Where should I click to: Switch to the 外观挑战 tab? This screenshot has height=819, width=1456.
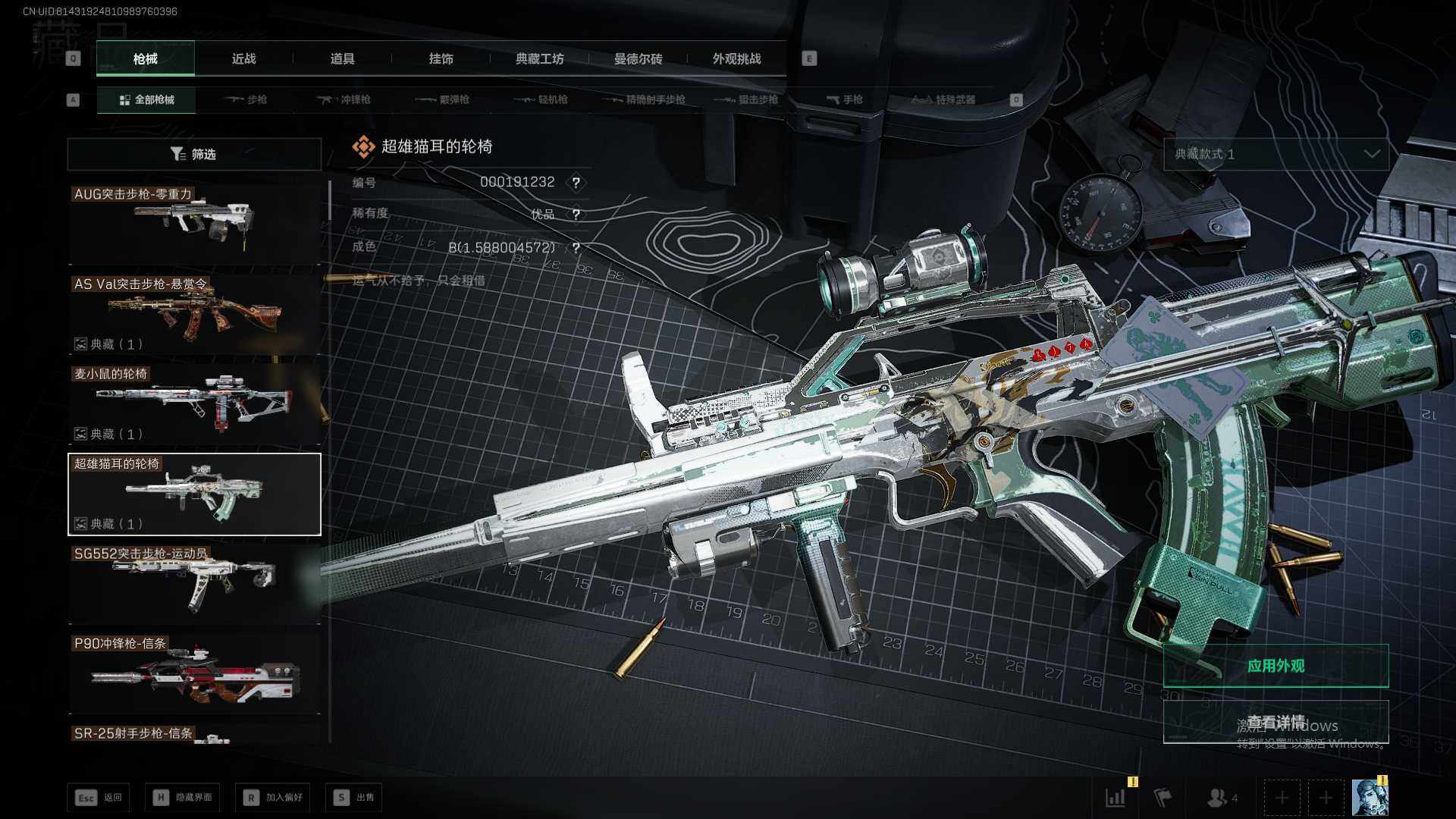[x=736, y=59]
